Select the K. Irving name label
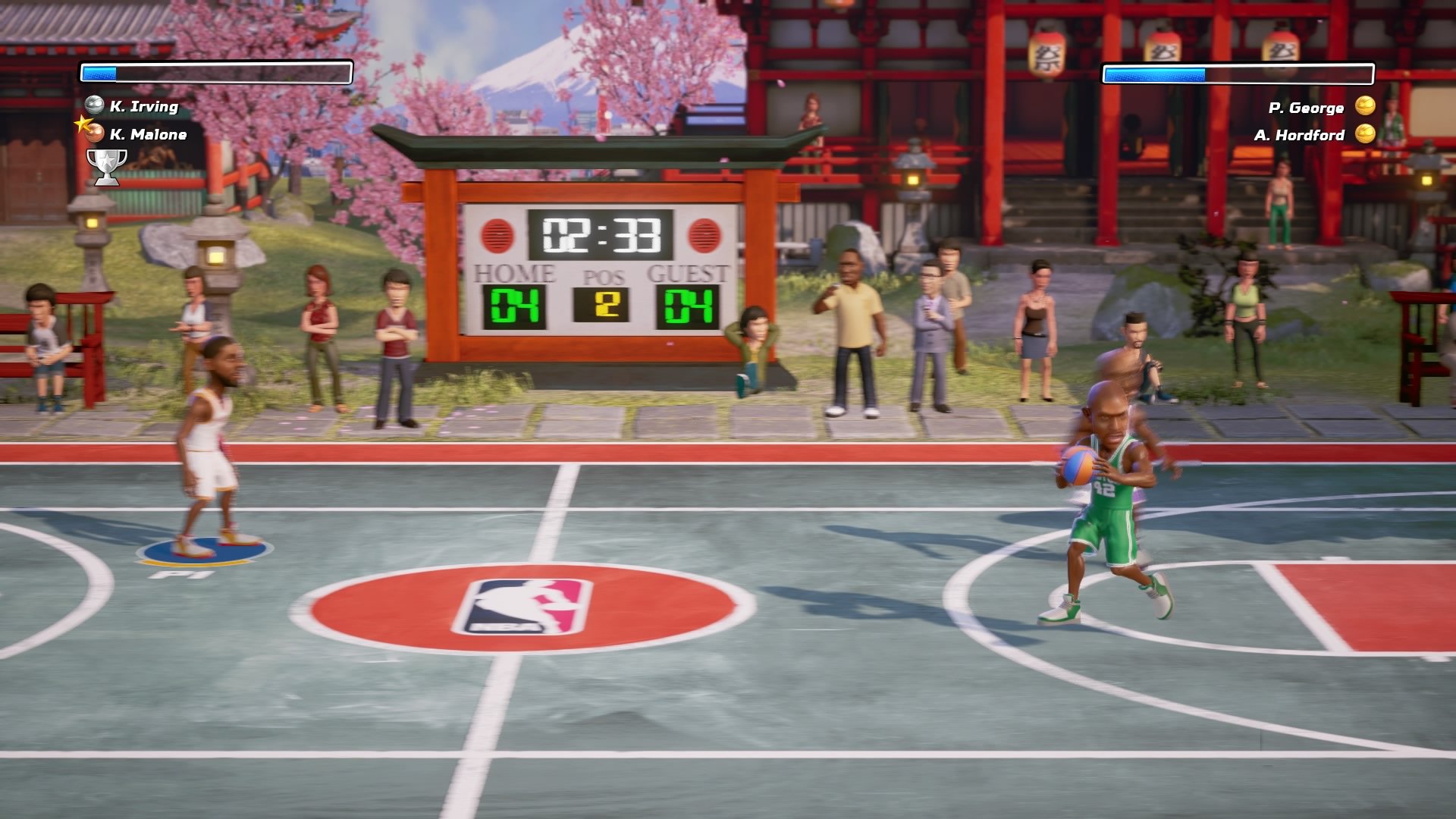The image size is (1456, 819). click(x=146, y=107)
